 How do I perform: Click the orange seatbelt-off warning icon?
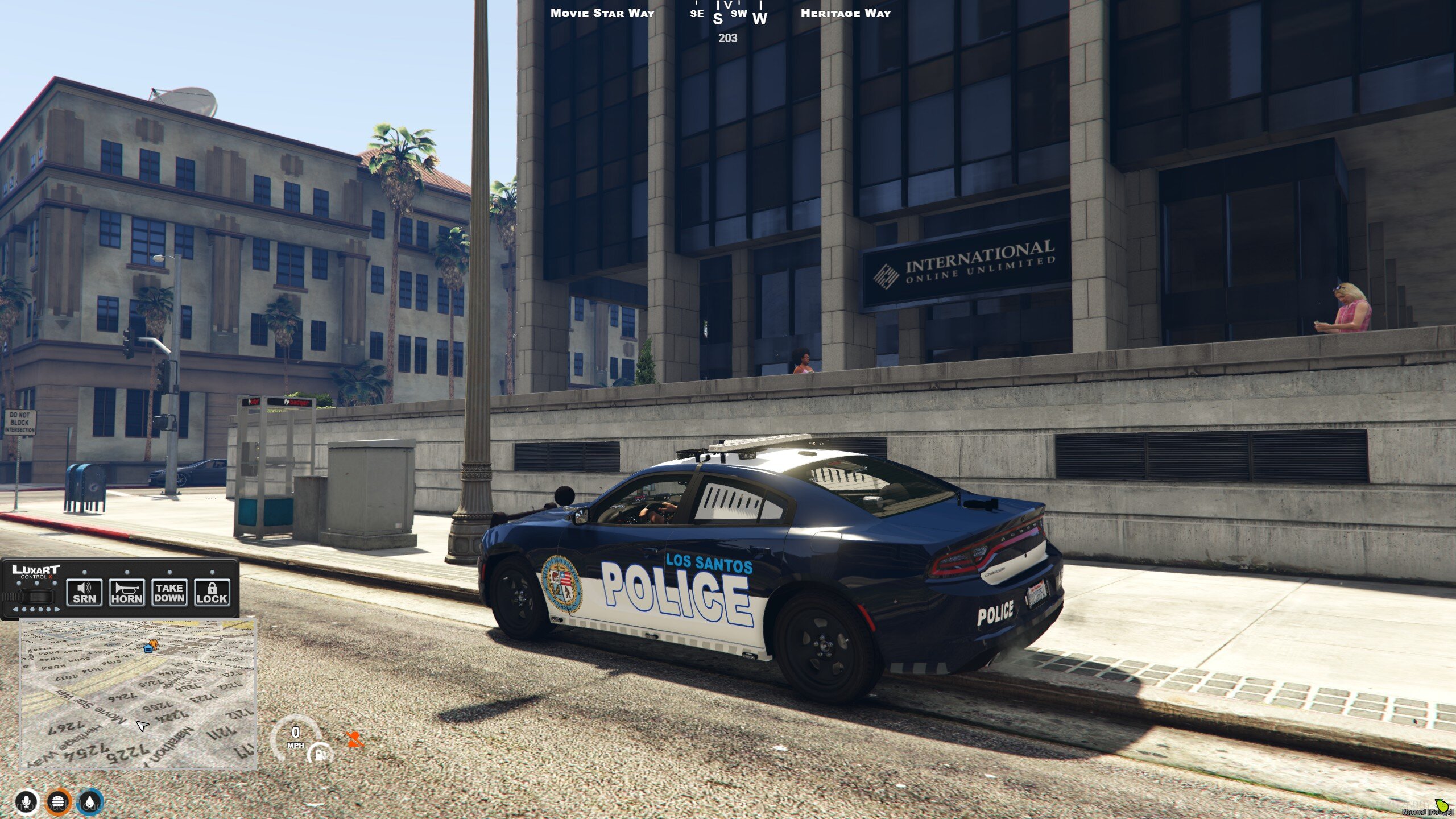coord(354,739)
